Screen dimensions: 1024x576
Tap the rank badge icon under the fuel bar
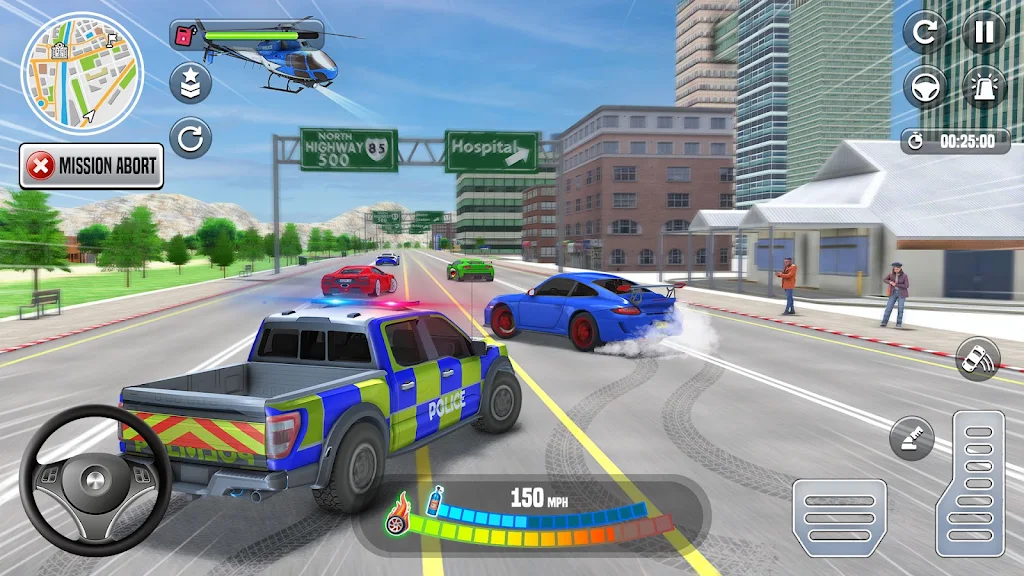(x=190, y=83)
